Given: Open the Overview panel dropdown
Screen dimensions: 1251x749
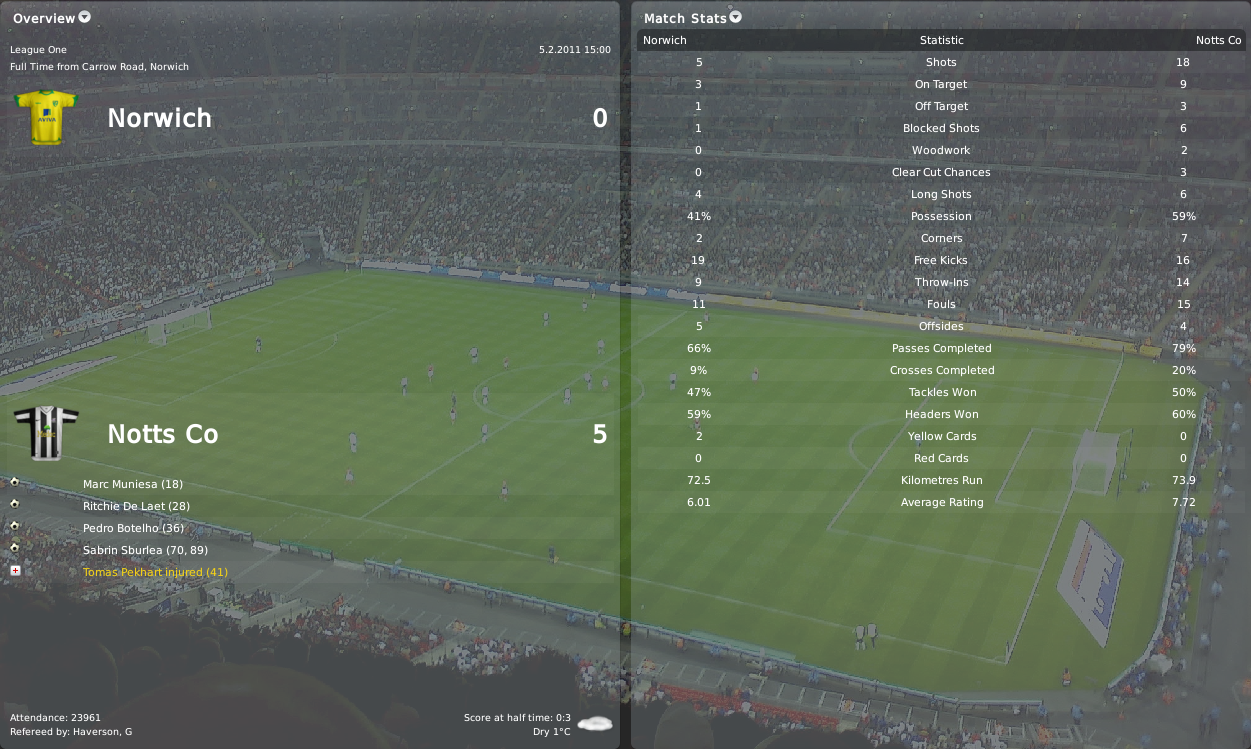Looking at the screenshot, I should [84, 17].
